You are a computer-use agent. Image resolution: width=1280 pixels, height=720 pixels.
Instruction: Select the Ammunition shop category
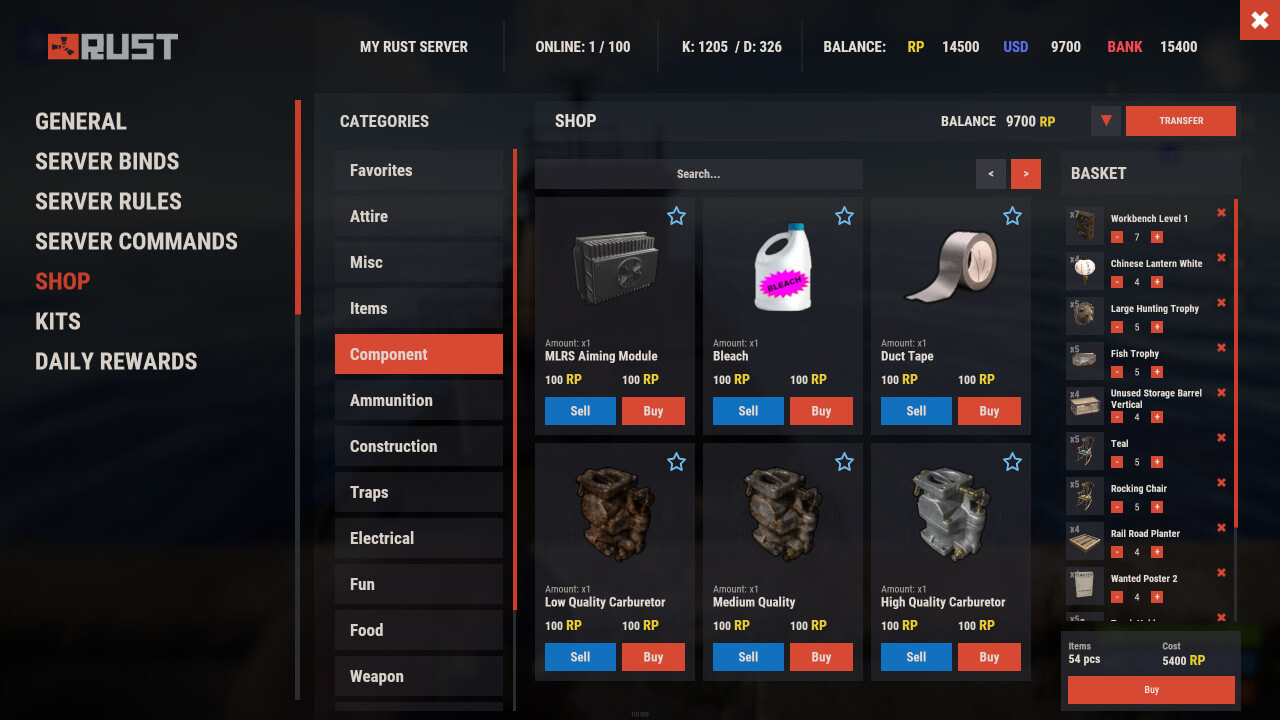tap(418, 400)
